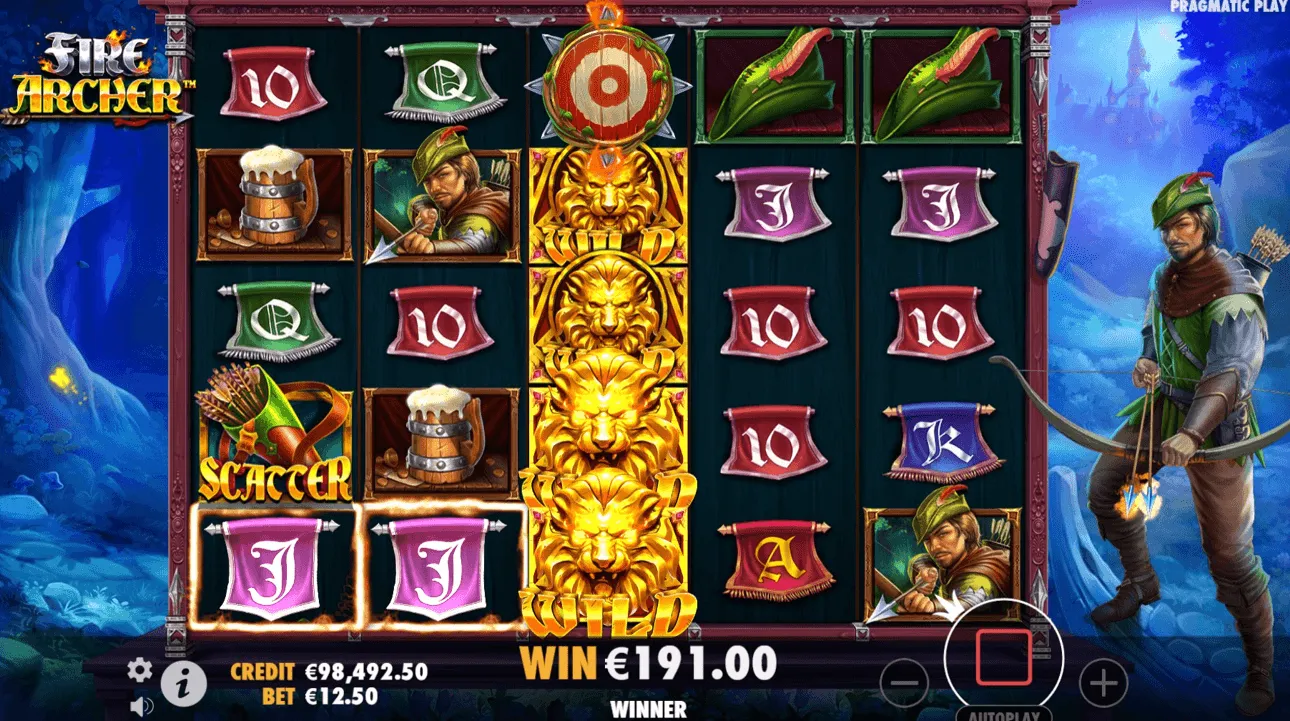
Task: Click the foaming beer mug symbol on reel one
Action: tap(272, 205)
